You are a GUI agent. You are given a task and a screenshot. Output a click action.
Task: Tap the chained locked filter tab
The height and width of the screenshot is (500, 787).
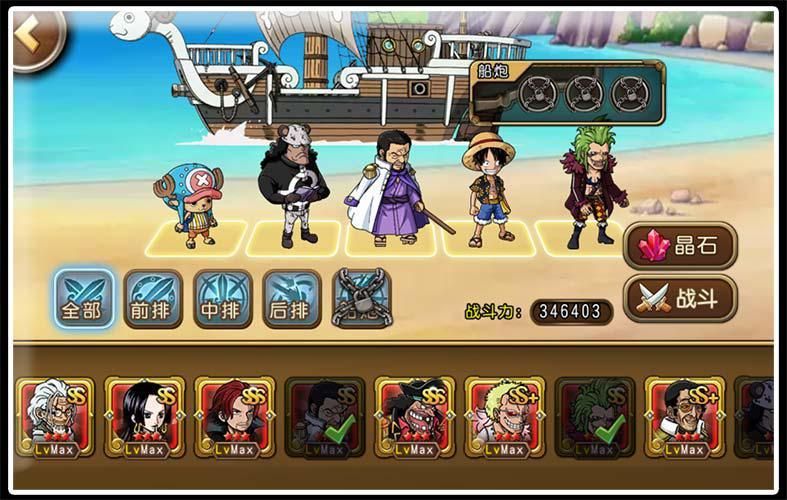(361, 298)
